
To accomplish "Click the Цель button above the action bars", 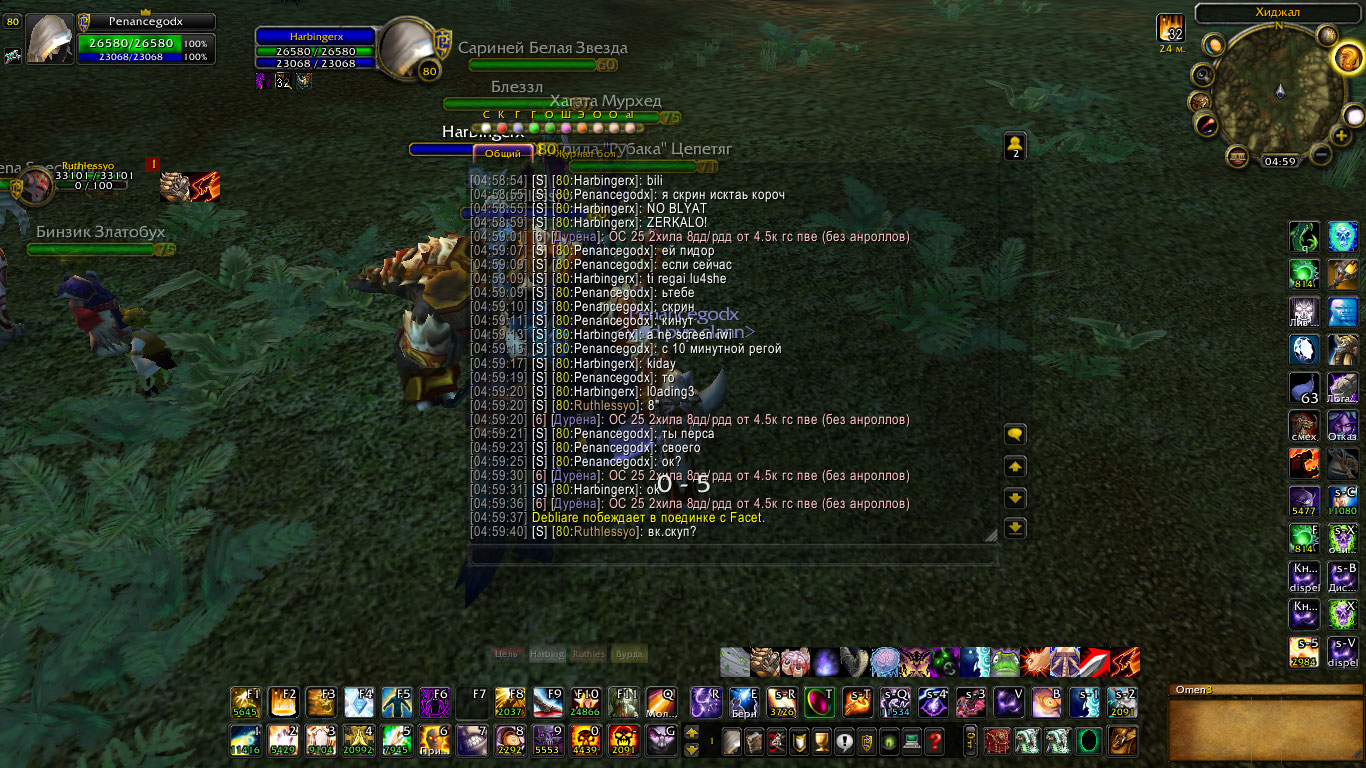I will click(506, 654).
